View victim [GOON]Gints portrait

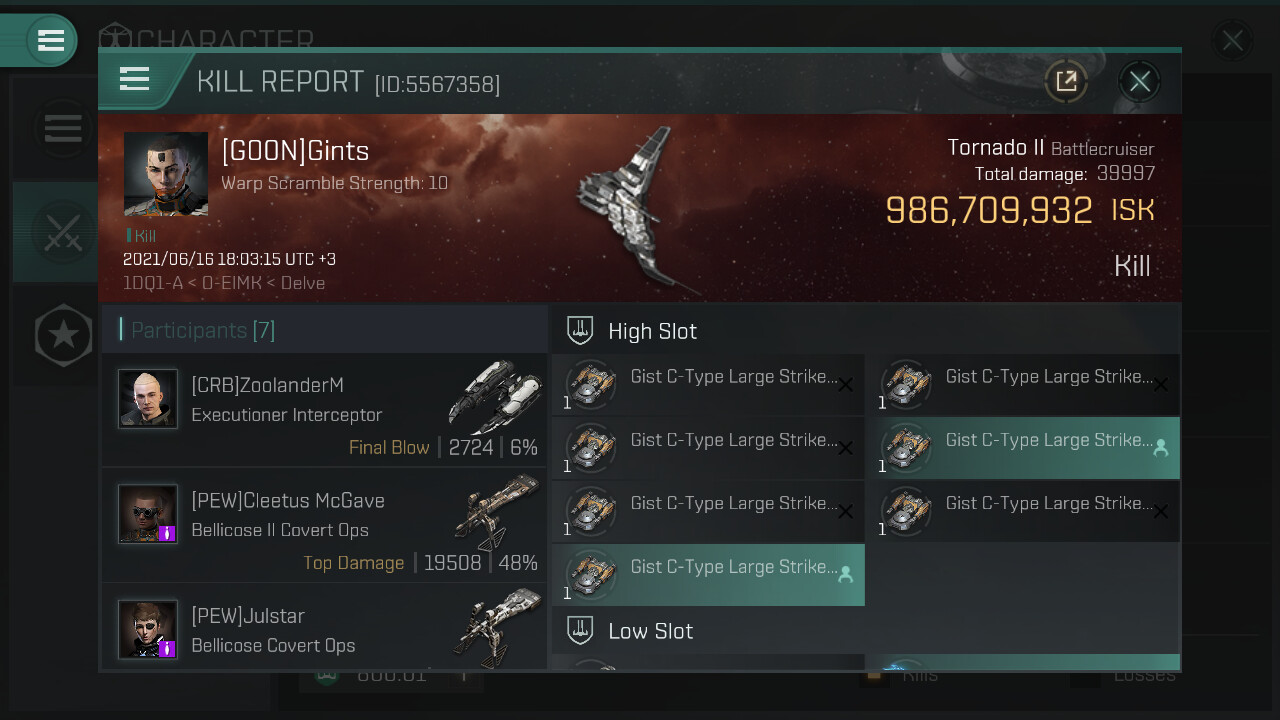(x=166, y=173)
